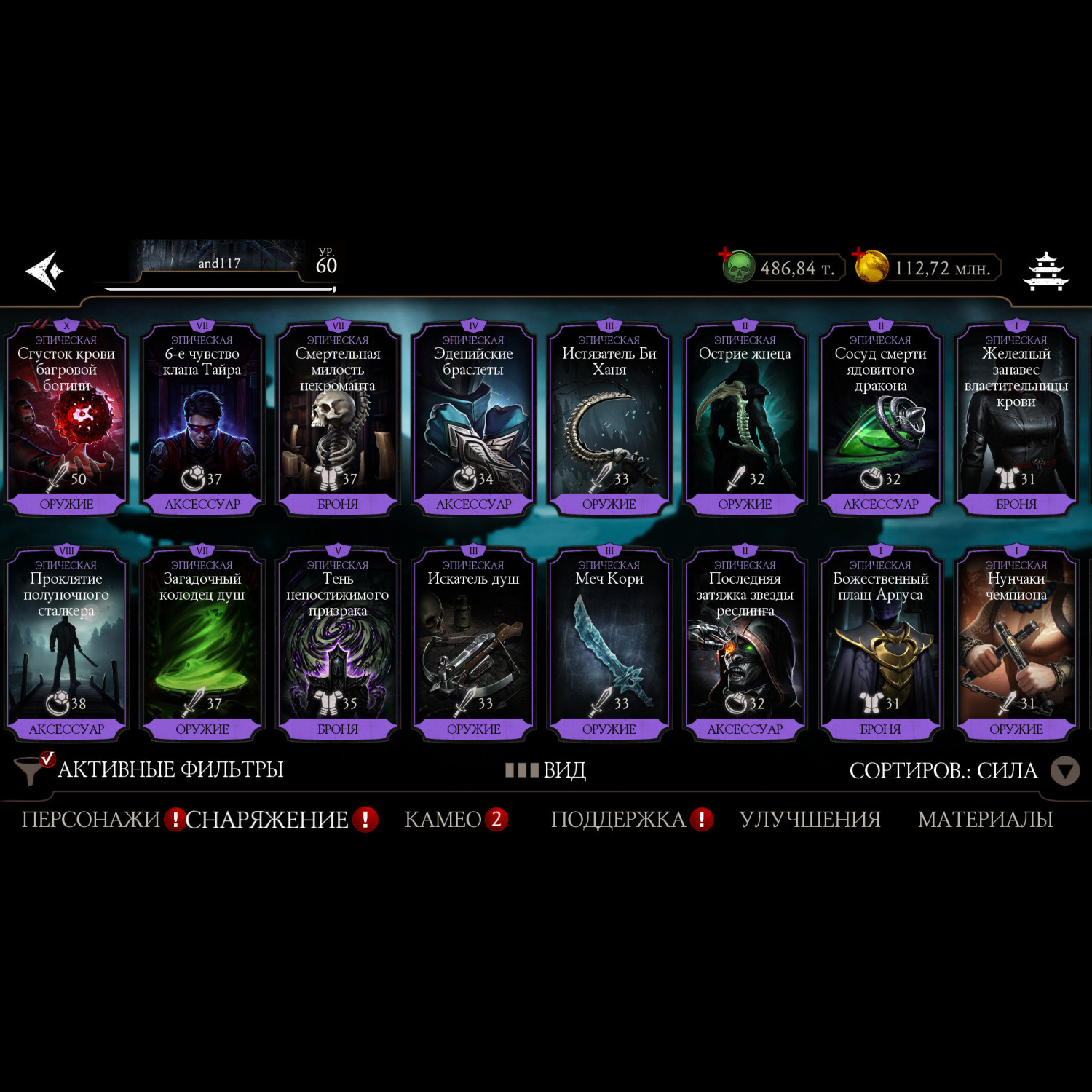Switch to the Персонажи tab

pos(91,820)
